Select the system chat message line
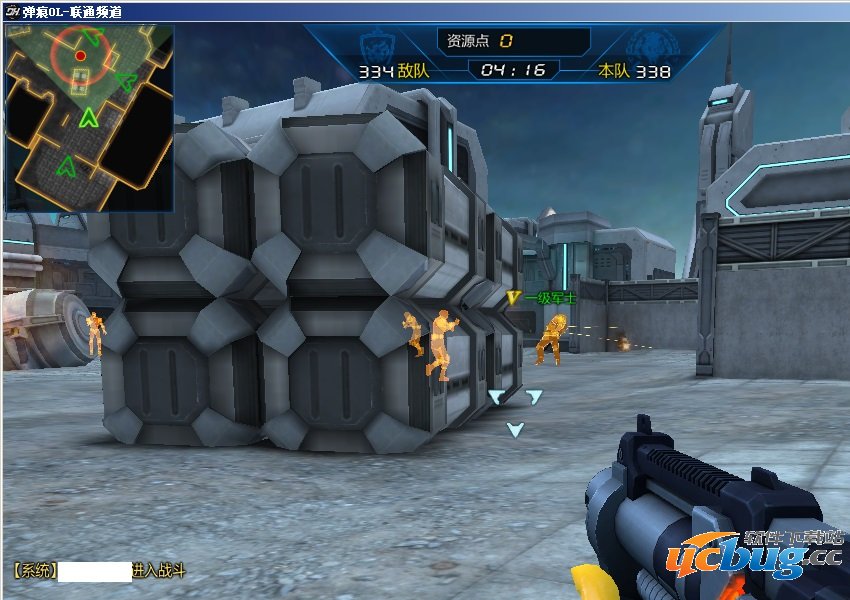Screen dimensions: 850x600 99,572
